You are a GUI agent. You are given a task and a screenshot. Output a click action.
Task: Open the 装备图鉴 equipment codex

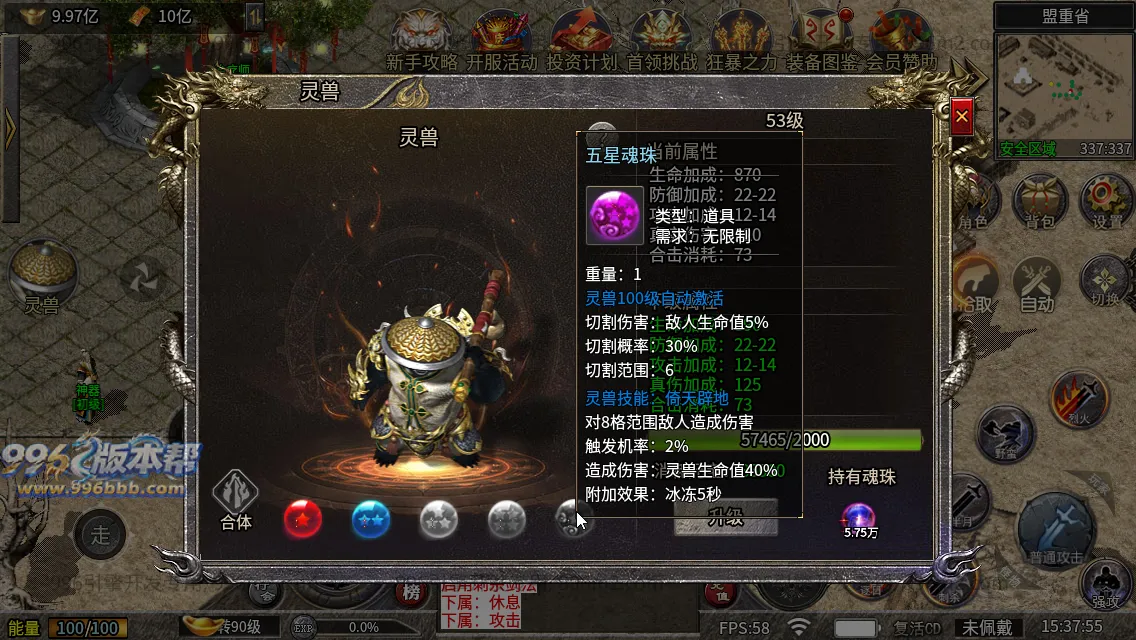click(821, 40)
